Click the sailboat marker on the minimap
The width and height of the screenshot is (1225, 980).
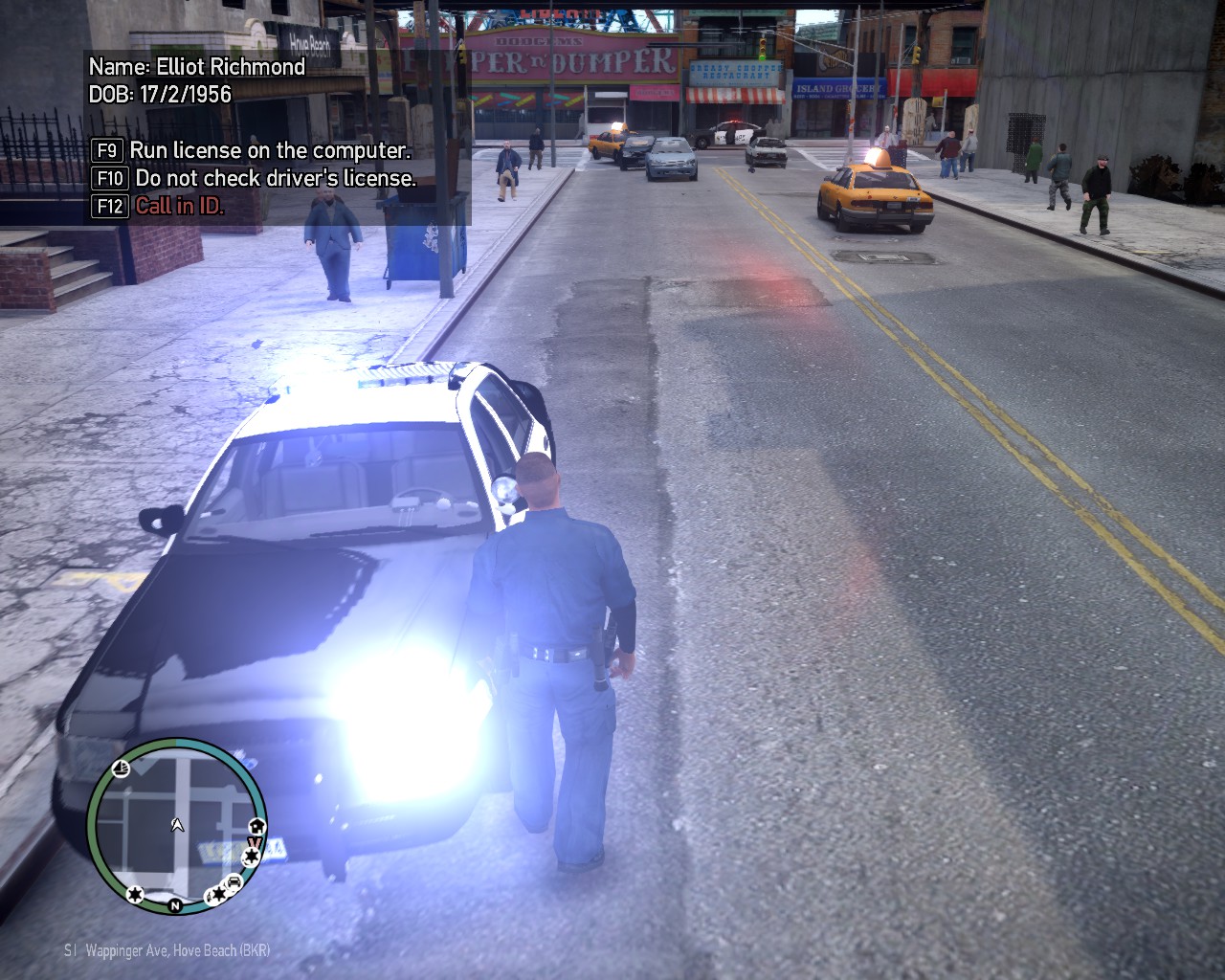coord(122,768)
